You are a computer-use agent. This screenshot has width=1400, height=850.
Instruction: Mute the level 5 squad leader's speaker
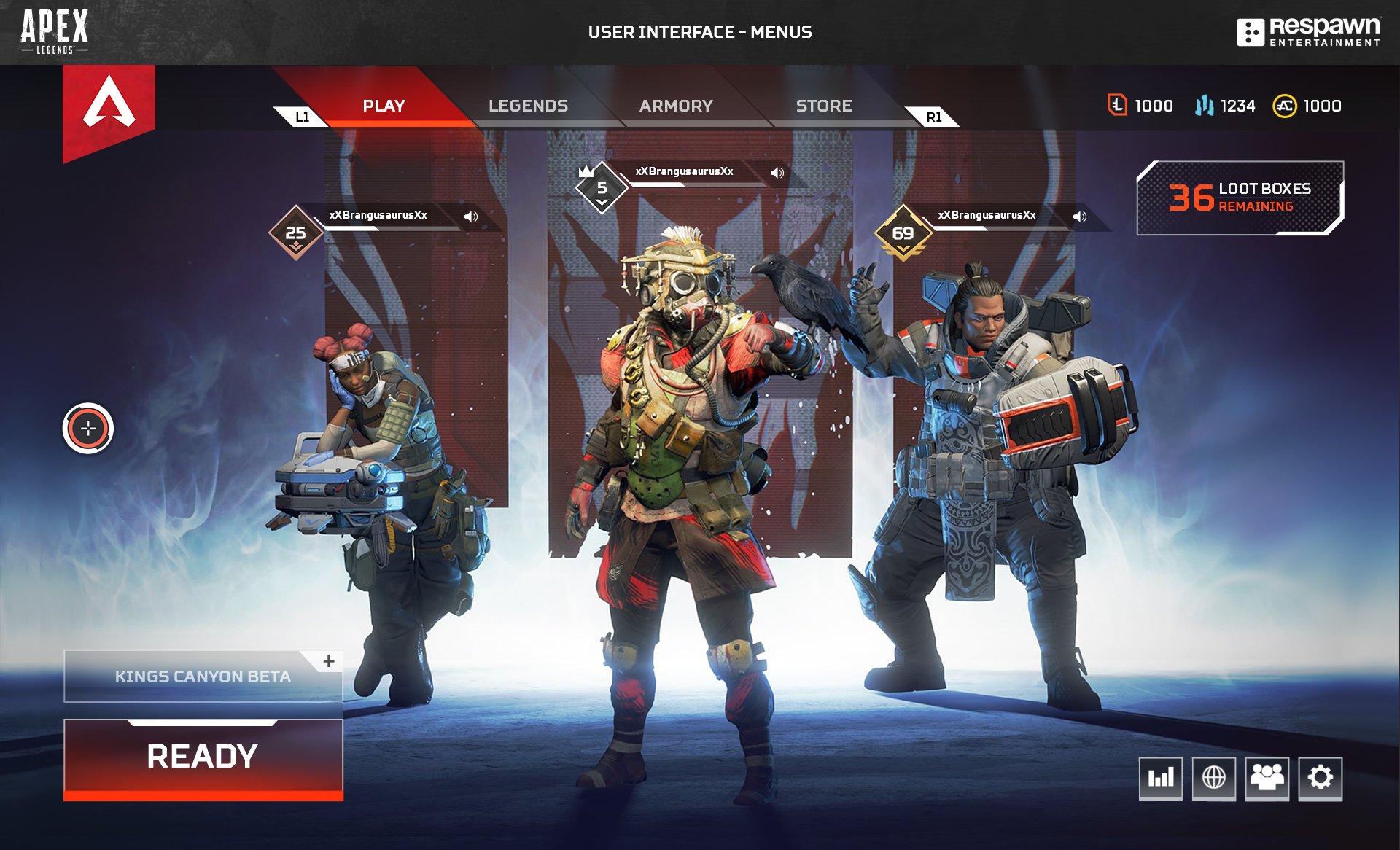tap(777, 173)
